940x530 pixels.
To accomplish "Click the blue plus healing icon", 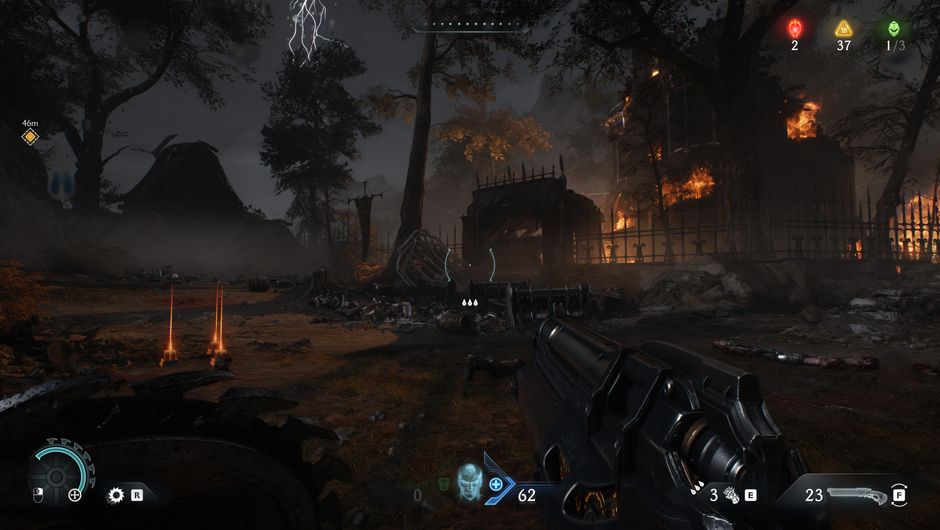I will [x=496, y=484].
